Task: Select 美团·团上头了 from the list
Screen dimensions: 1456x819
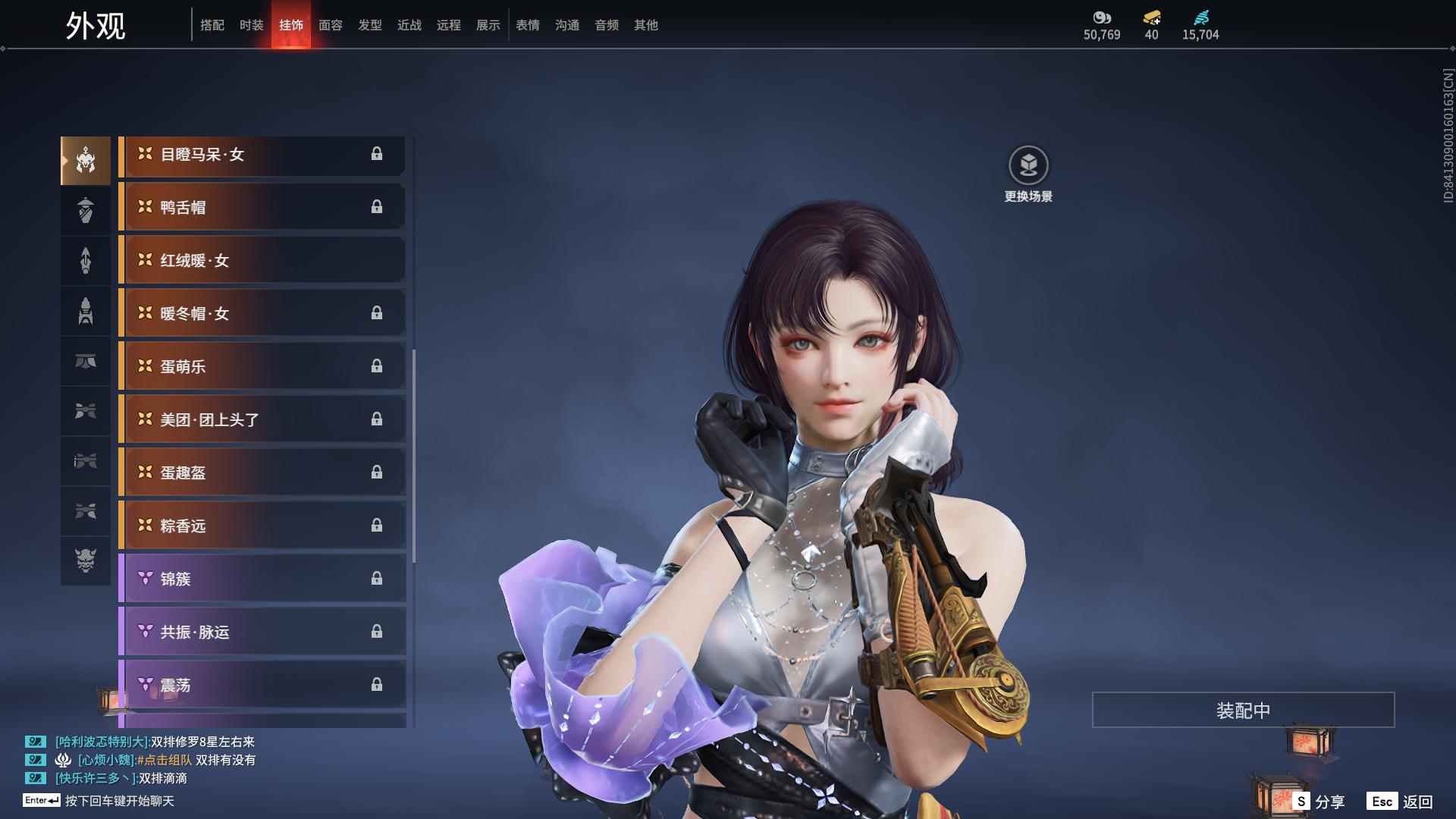Action: pos(262,419)
